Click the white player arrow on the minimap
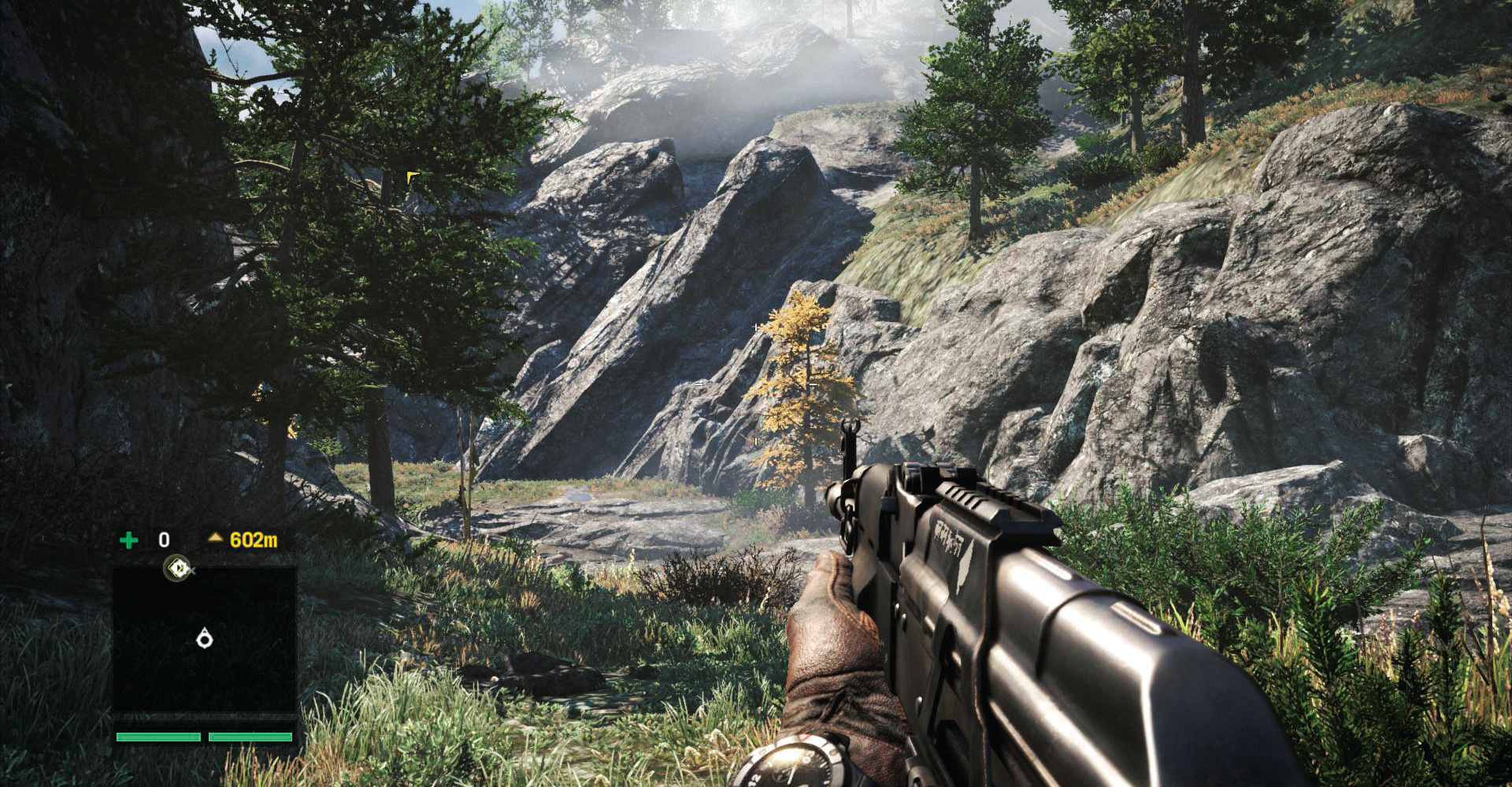 pos(205,638)
